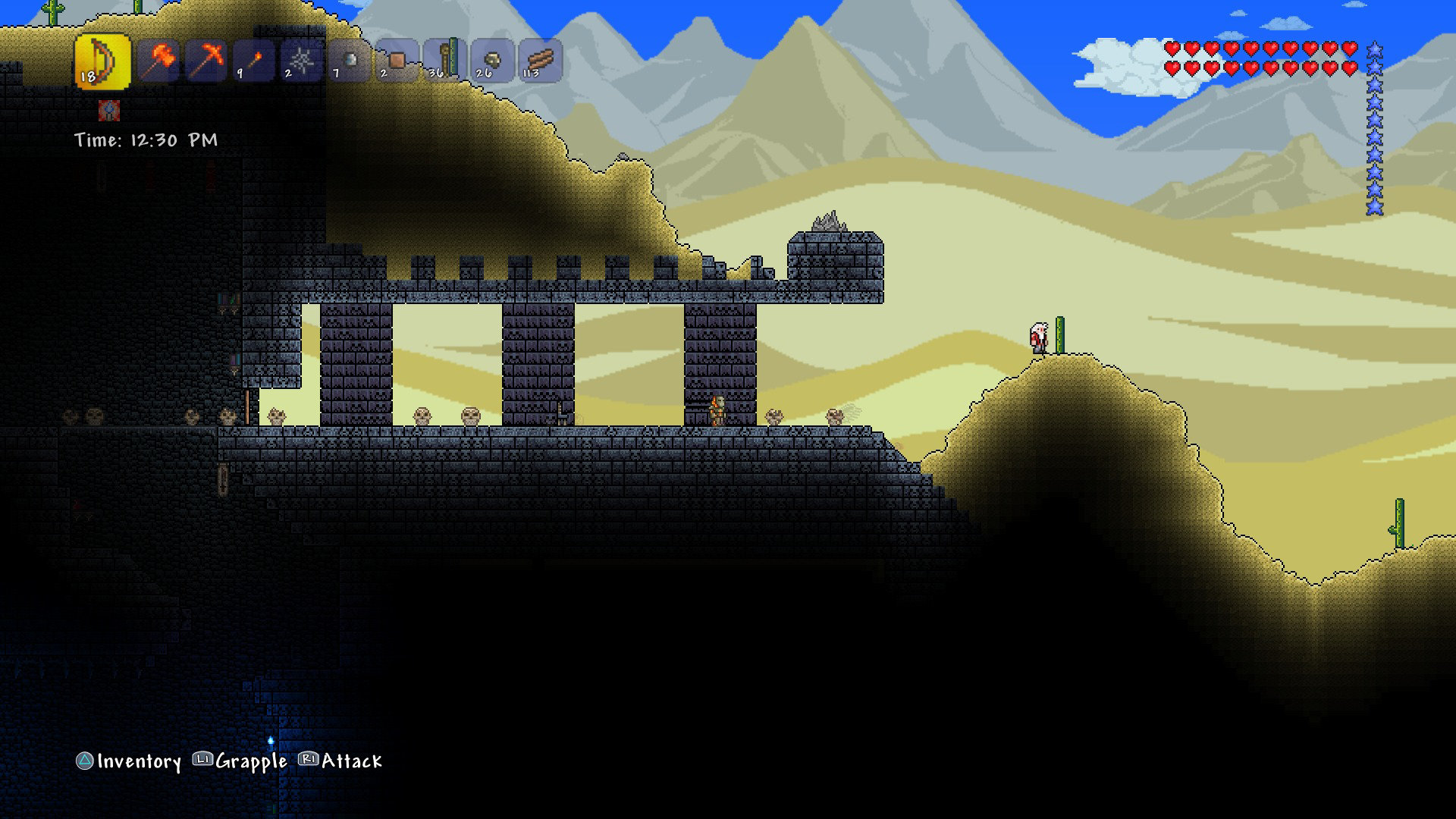Select the rope and cactus slot of 36
The width and height of the screenshot is (1456, 819).
[x=444, y=61]
